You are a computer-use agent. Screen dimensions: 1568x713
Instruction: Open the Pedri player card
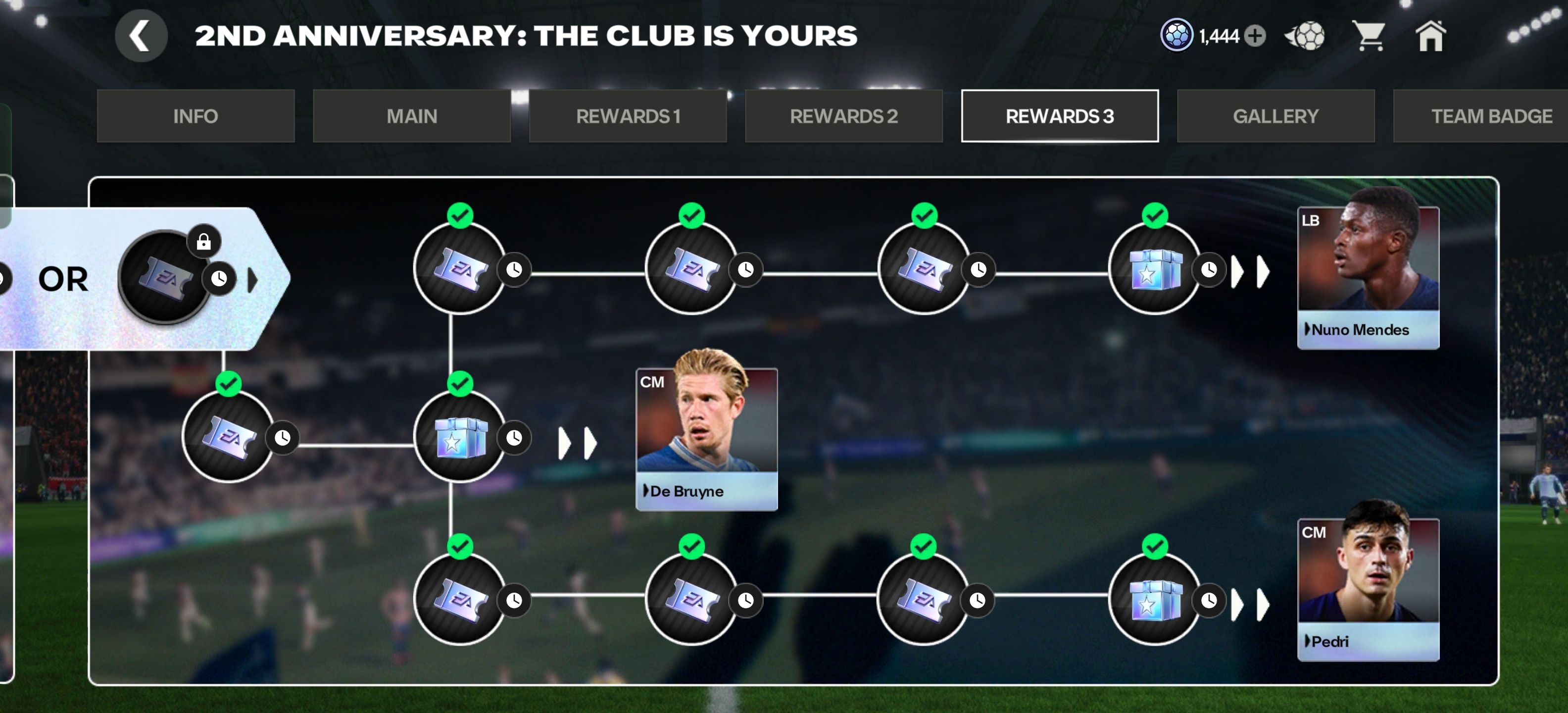(1368, 589)
